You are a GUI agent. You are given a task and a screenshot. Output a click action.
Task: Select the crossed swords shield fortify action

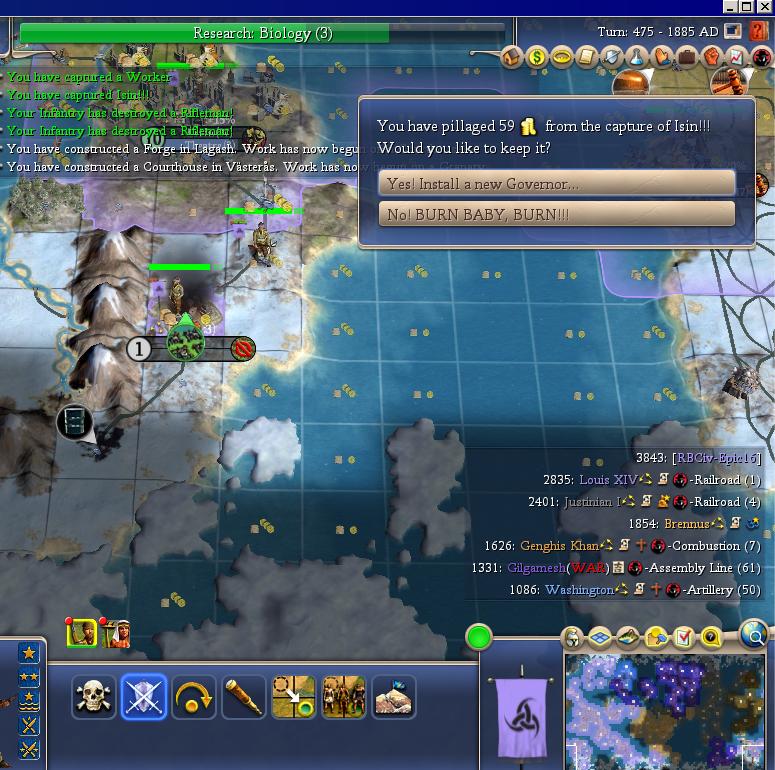(144, 697)
